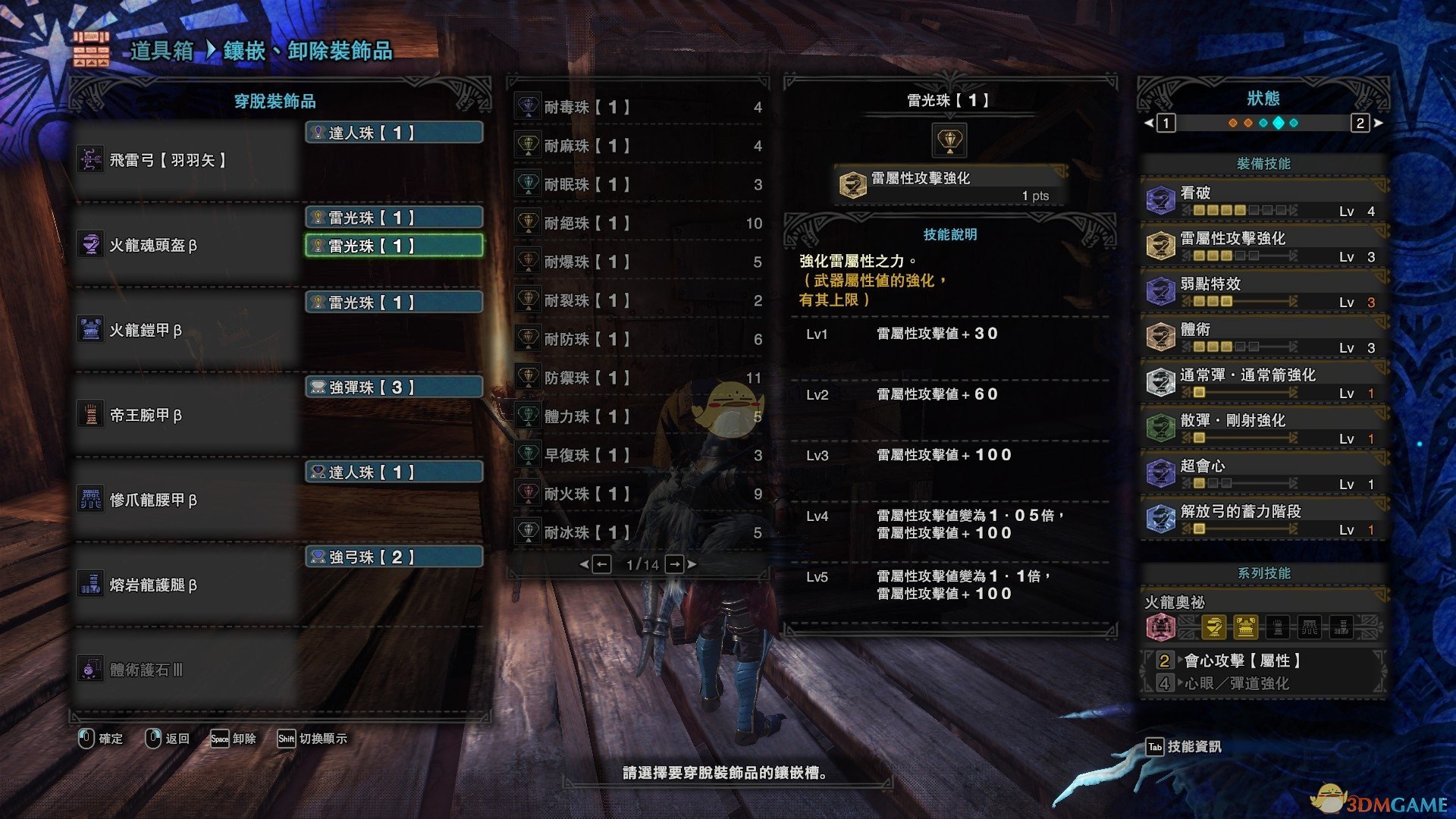Go to the next decoration list page
Viewport: 1456px width, 819px height.
[675, 564]
